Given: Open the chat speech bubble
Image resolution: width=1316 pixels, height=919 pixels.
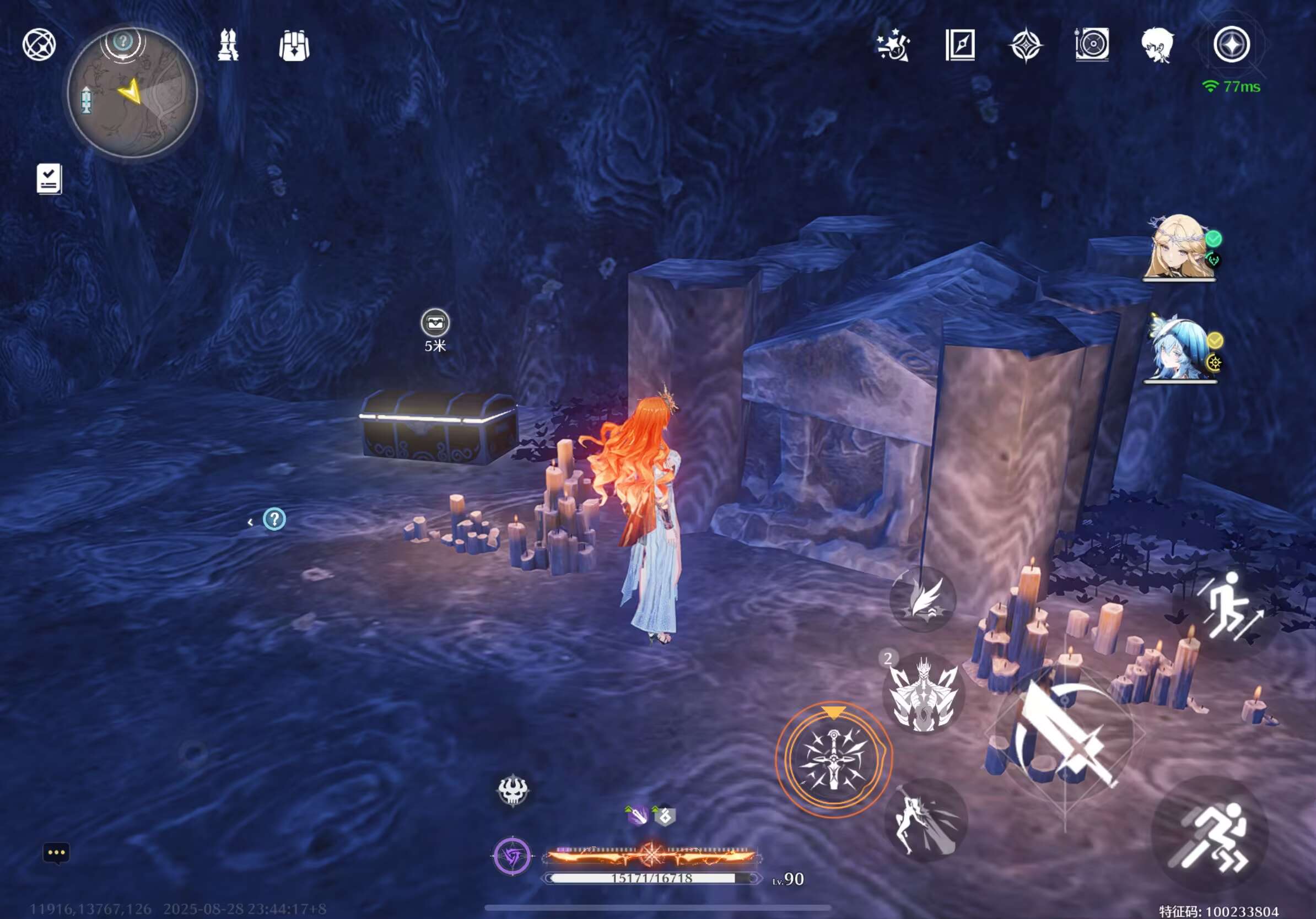Looking at the screenshot, I should [56, 852].
